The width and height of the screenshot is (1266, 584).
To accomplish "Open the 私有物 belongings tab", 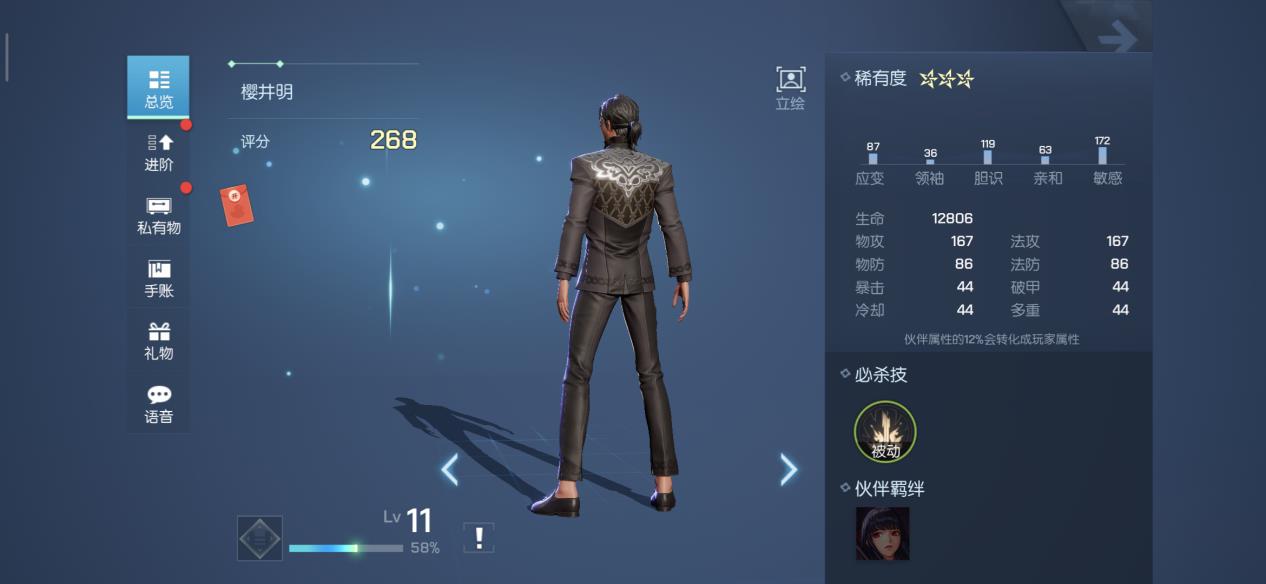I will [158, 214].
